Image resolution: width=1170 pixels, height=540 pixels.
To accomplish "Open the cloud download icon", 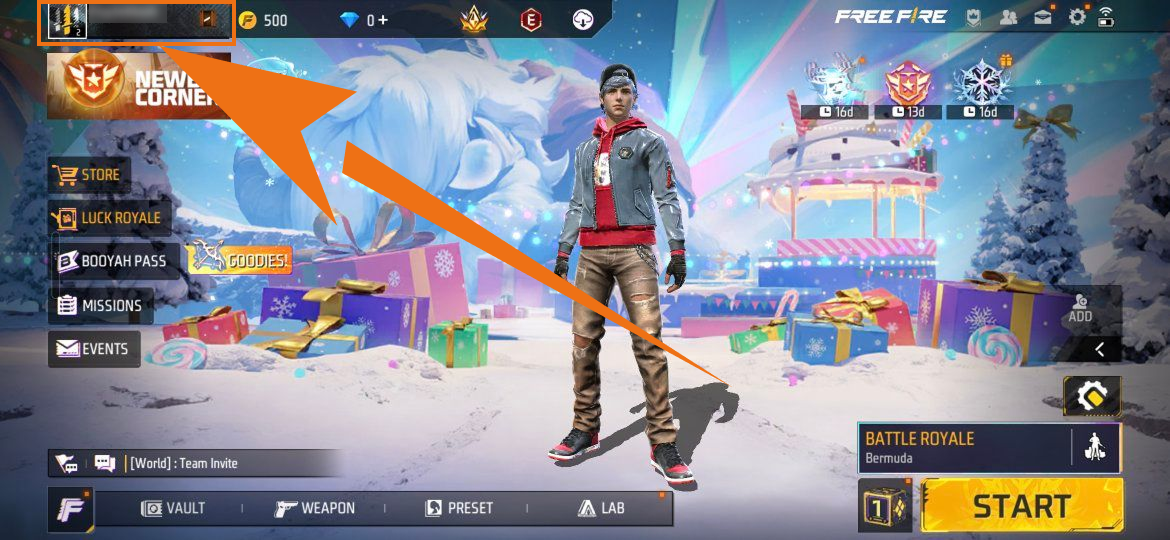I will point(583,19).
